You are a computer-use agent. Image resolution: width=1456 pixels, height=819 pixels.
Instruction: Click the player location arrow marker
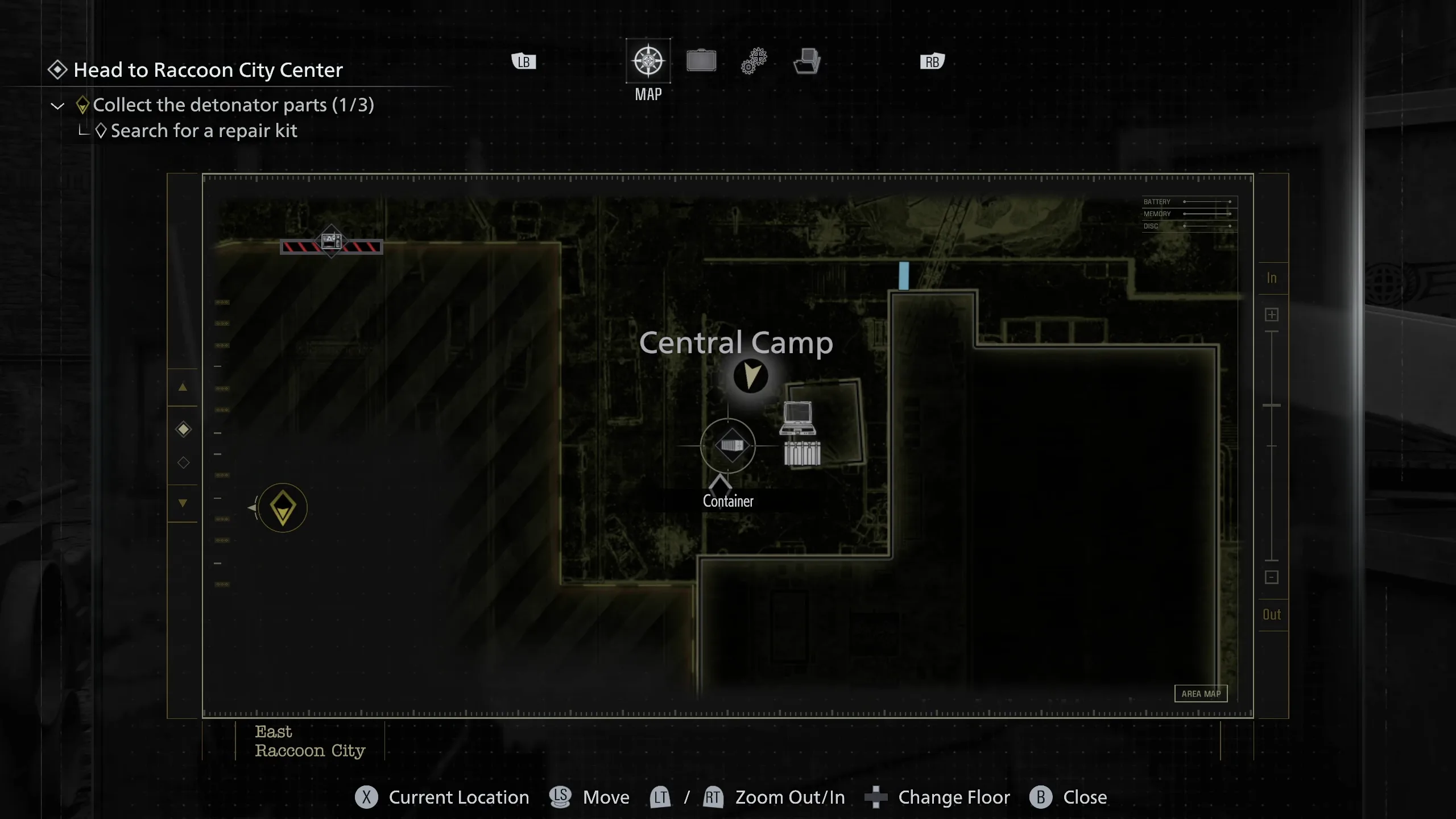751,376
